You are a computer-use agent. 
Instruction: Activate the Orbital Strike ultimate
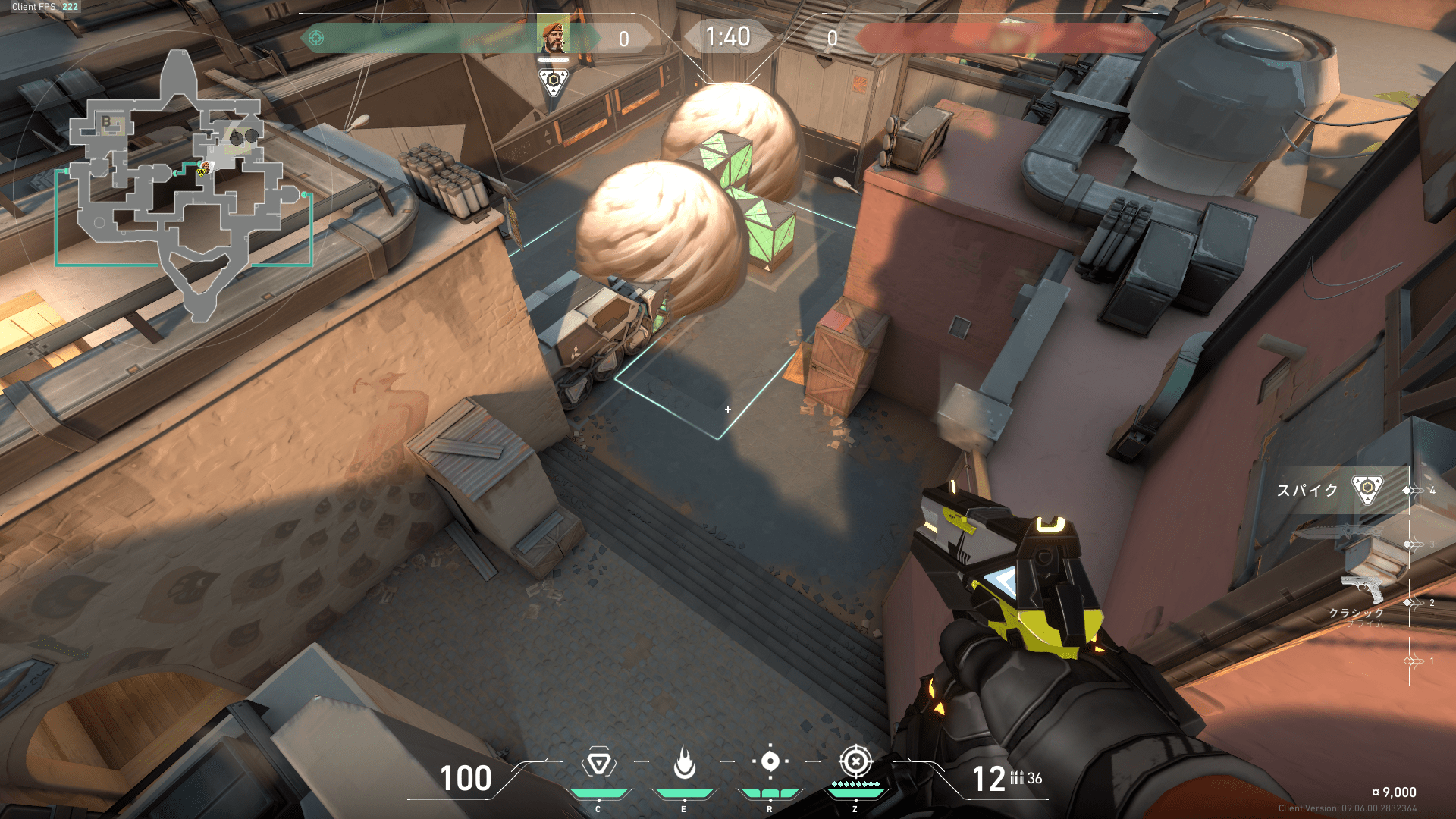(x=855, y=761)
